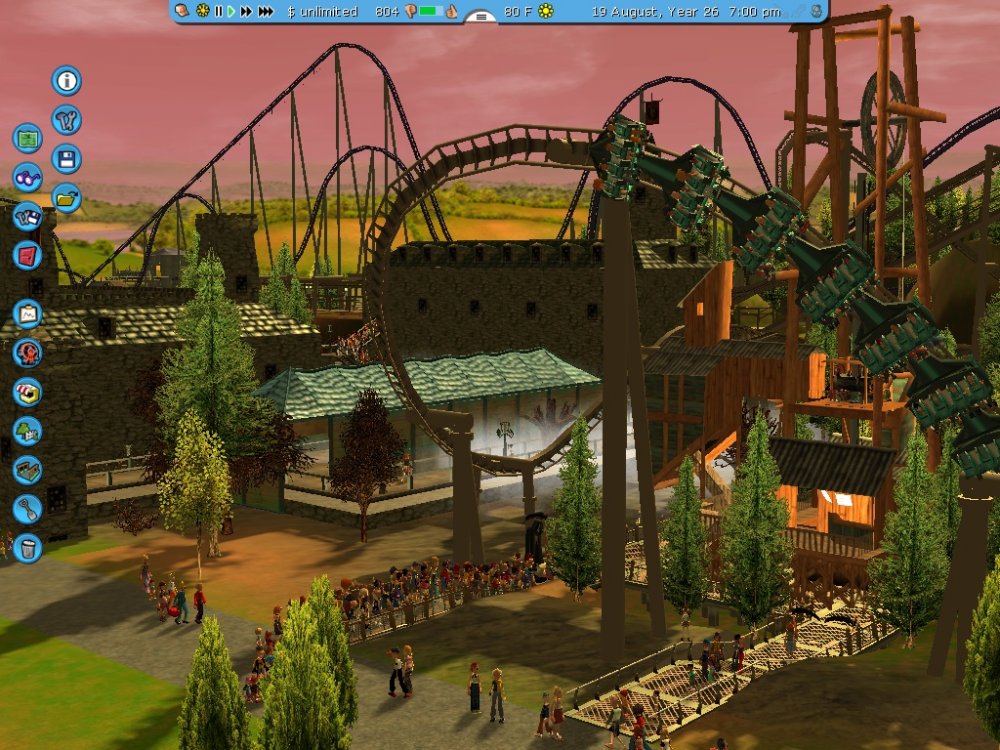Select the purple binoculars view icon
This screenshot has width=1000, height=750.
coord(27,177)
